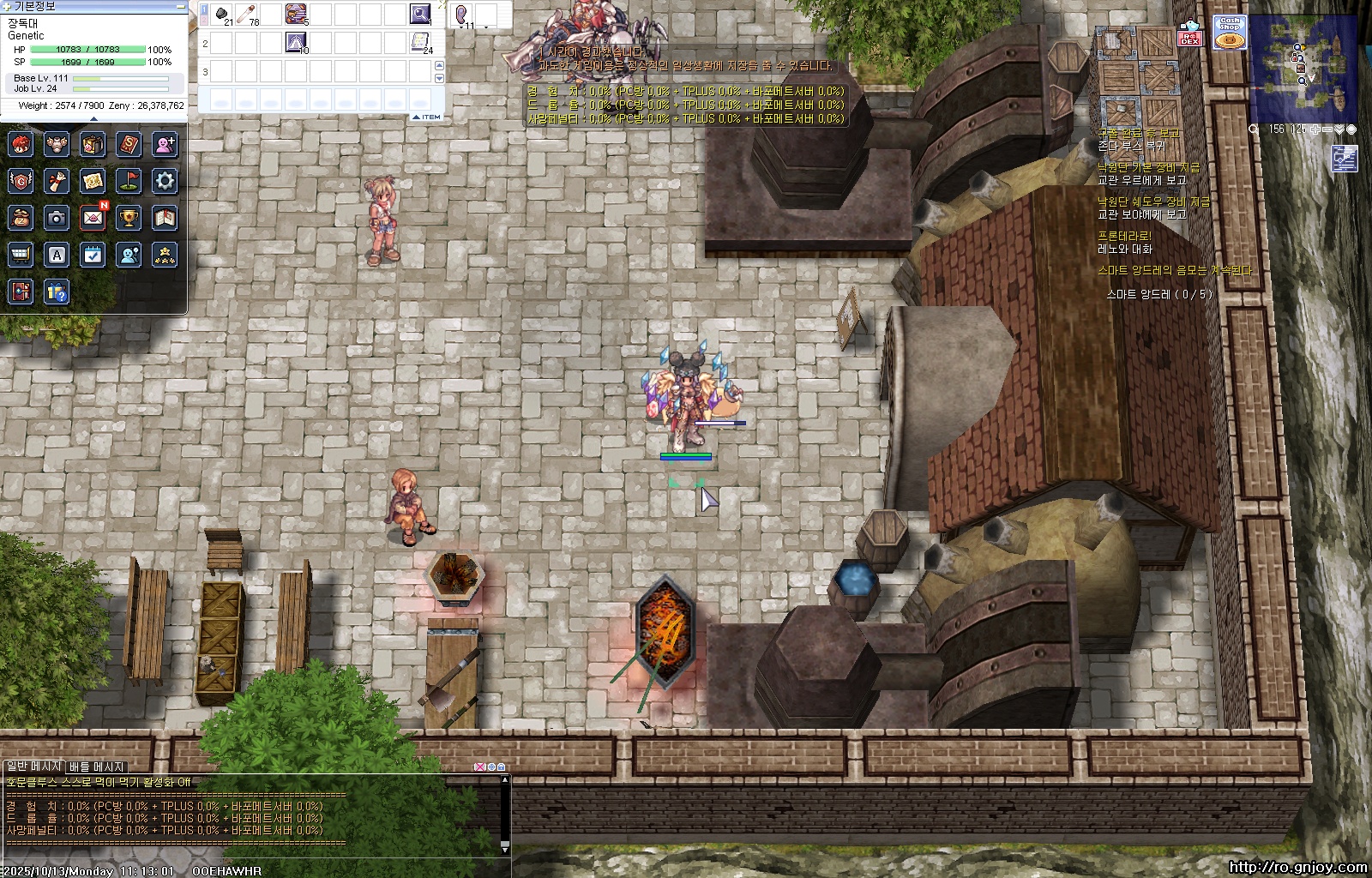Open the red-haired character info icon
This screenshot has height=878, width=1372.
[21, 144]
